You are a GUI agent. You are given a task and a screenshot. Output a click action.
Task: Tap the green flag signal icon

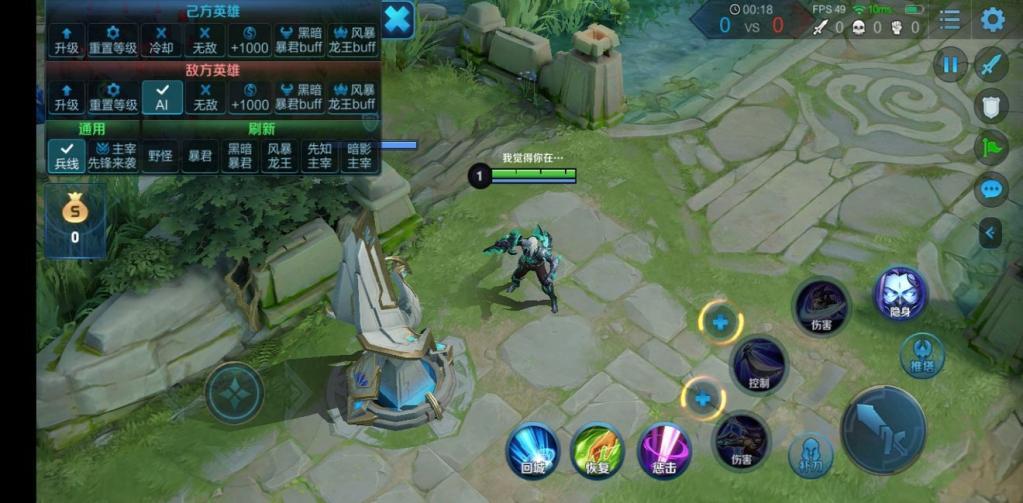tap(991, 147)
